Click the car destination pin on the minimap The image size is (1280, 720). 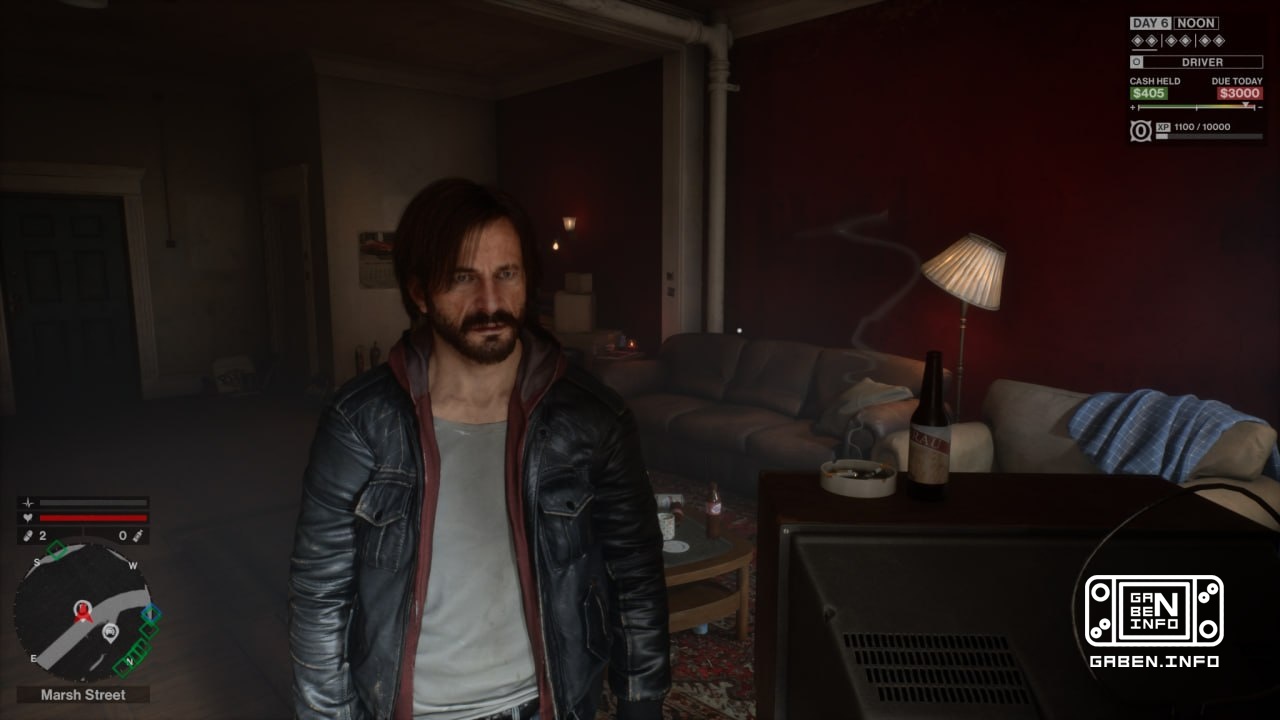[110, 633]
